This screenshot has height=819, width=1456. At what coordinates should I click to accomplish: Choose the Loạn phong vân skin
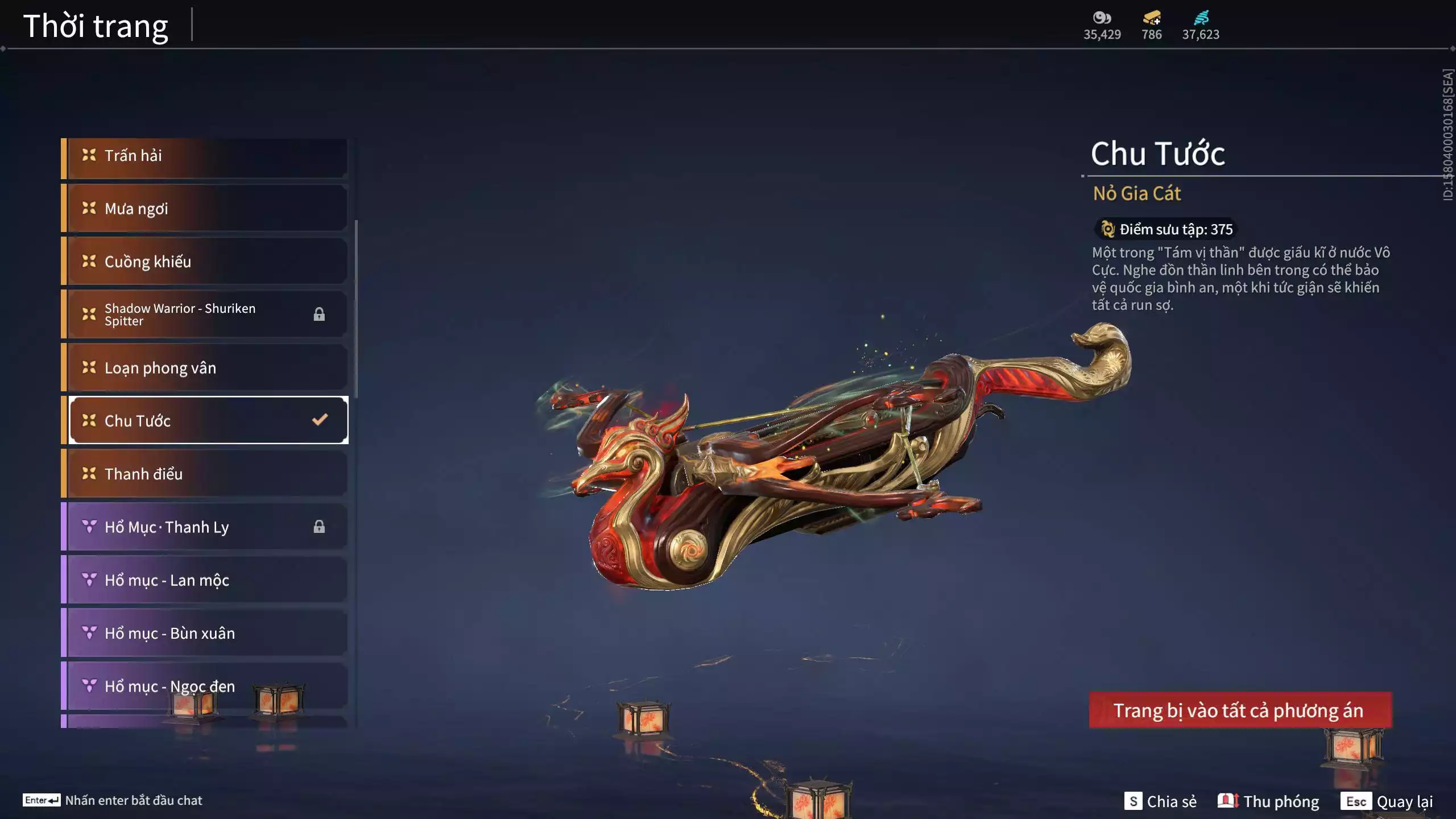(205, 368)
